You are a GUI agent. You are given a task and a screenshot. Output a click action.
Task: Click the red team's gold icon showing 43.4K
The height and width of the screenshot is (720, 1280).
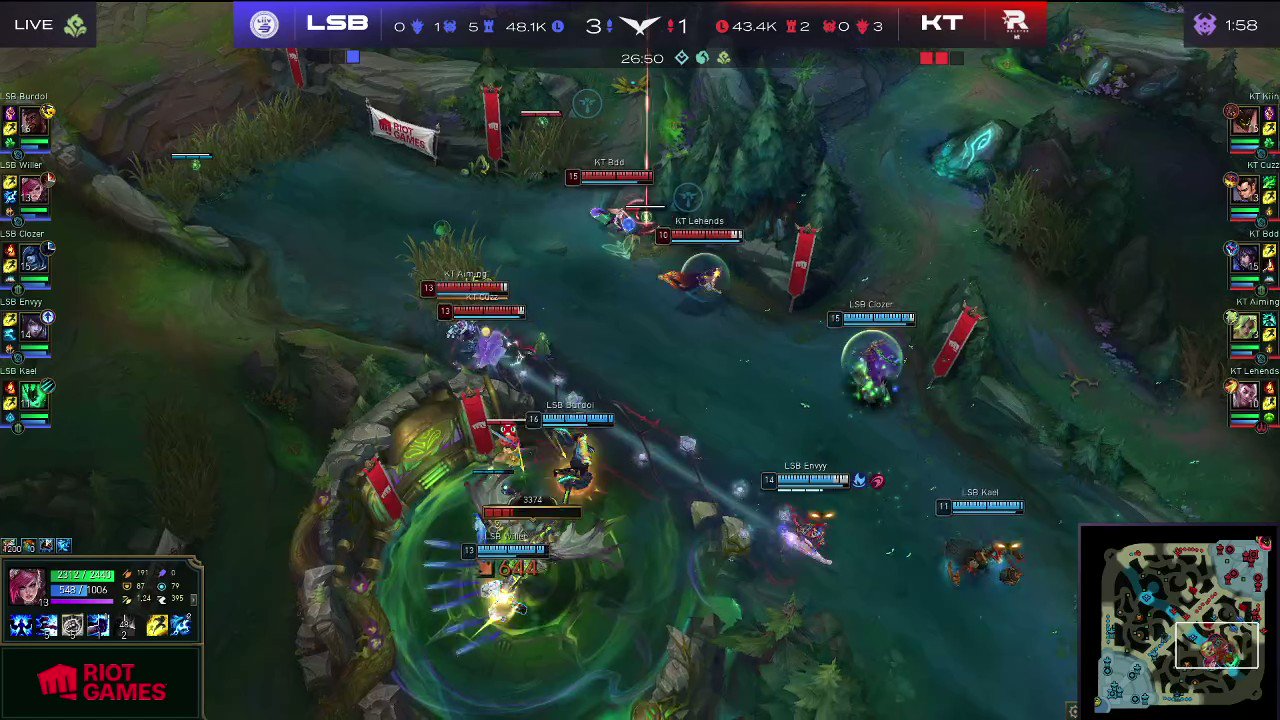tap(723, 26)
